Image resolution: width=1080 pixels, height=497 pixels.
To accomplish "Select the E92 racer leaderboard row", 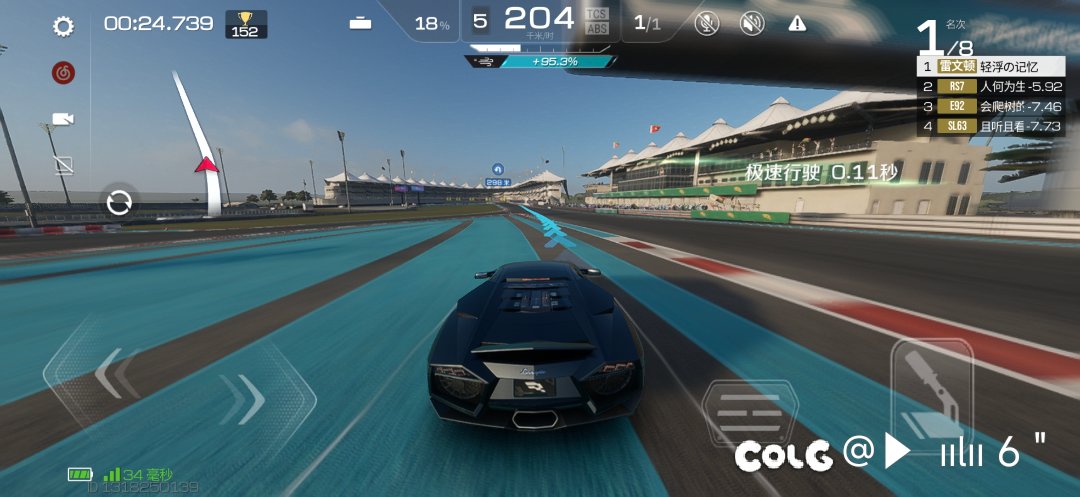I will click(990, 106).
